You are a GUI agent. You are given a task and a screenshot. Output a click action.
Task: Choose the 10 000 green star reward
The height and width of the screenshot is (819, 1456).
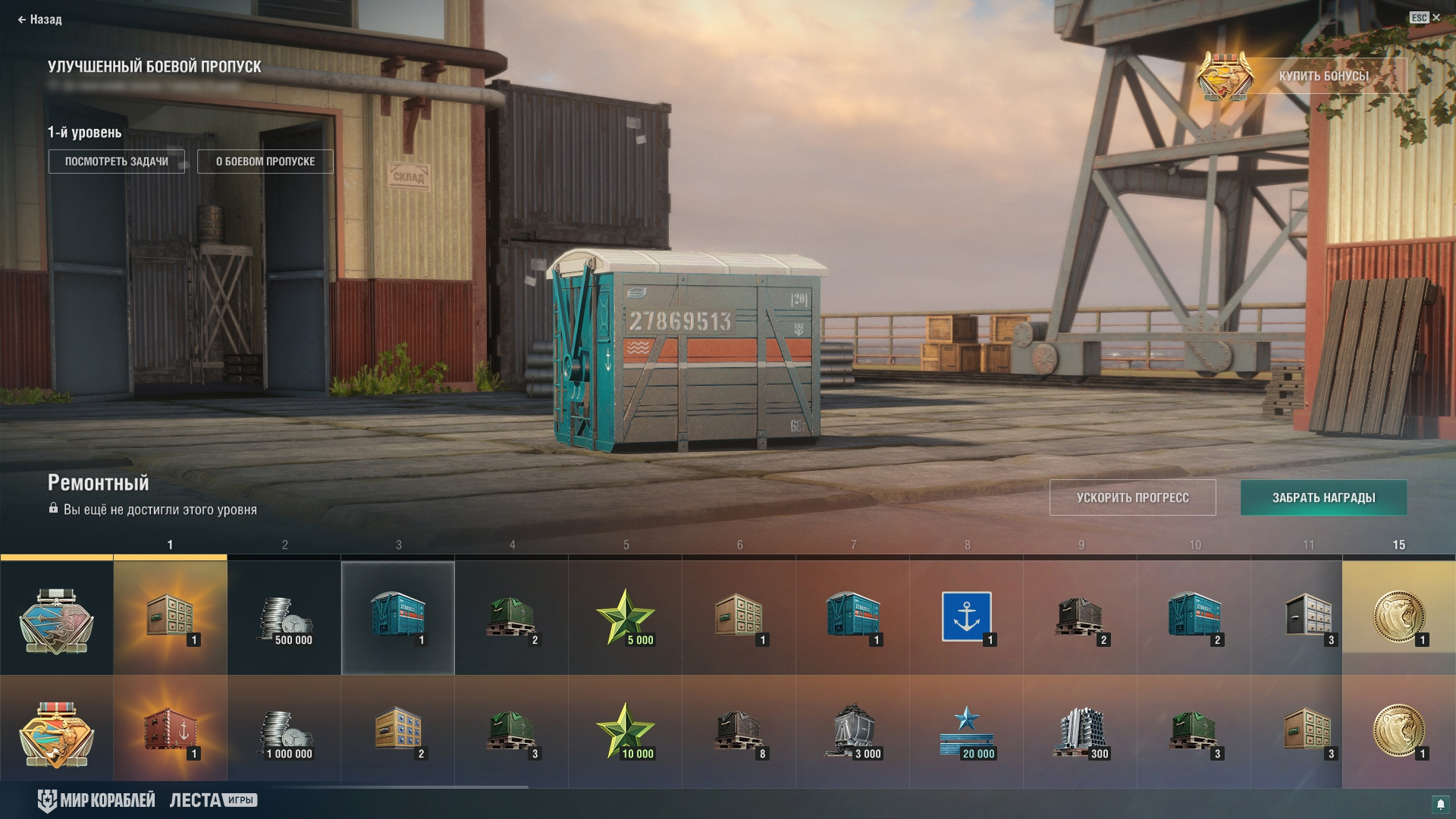(626, 733)
